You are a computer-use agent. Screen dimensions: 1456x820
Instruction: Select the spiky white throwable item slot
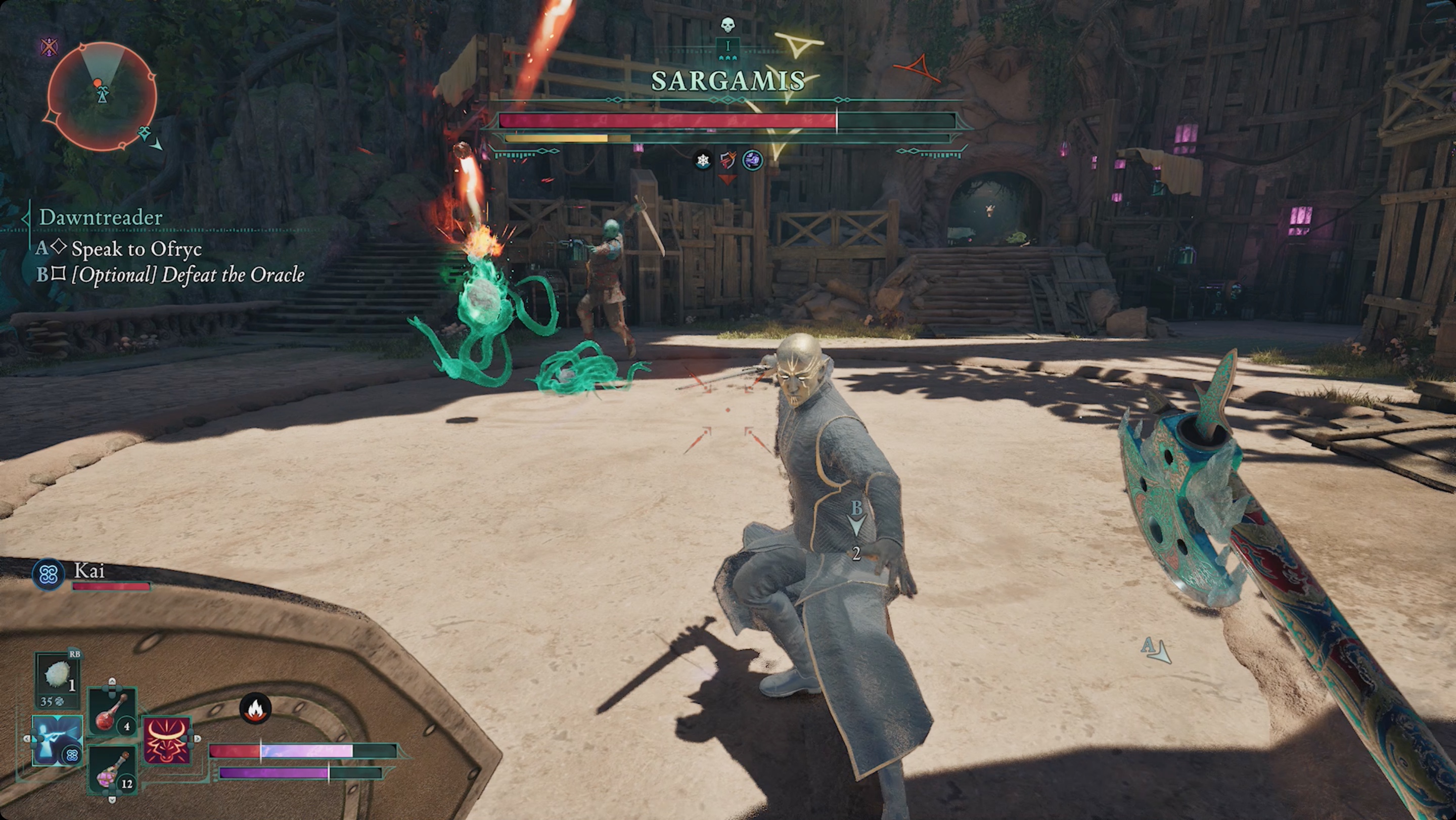pos(57,675)
